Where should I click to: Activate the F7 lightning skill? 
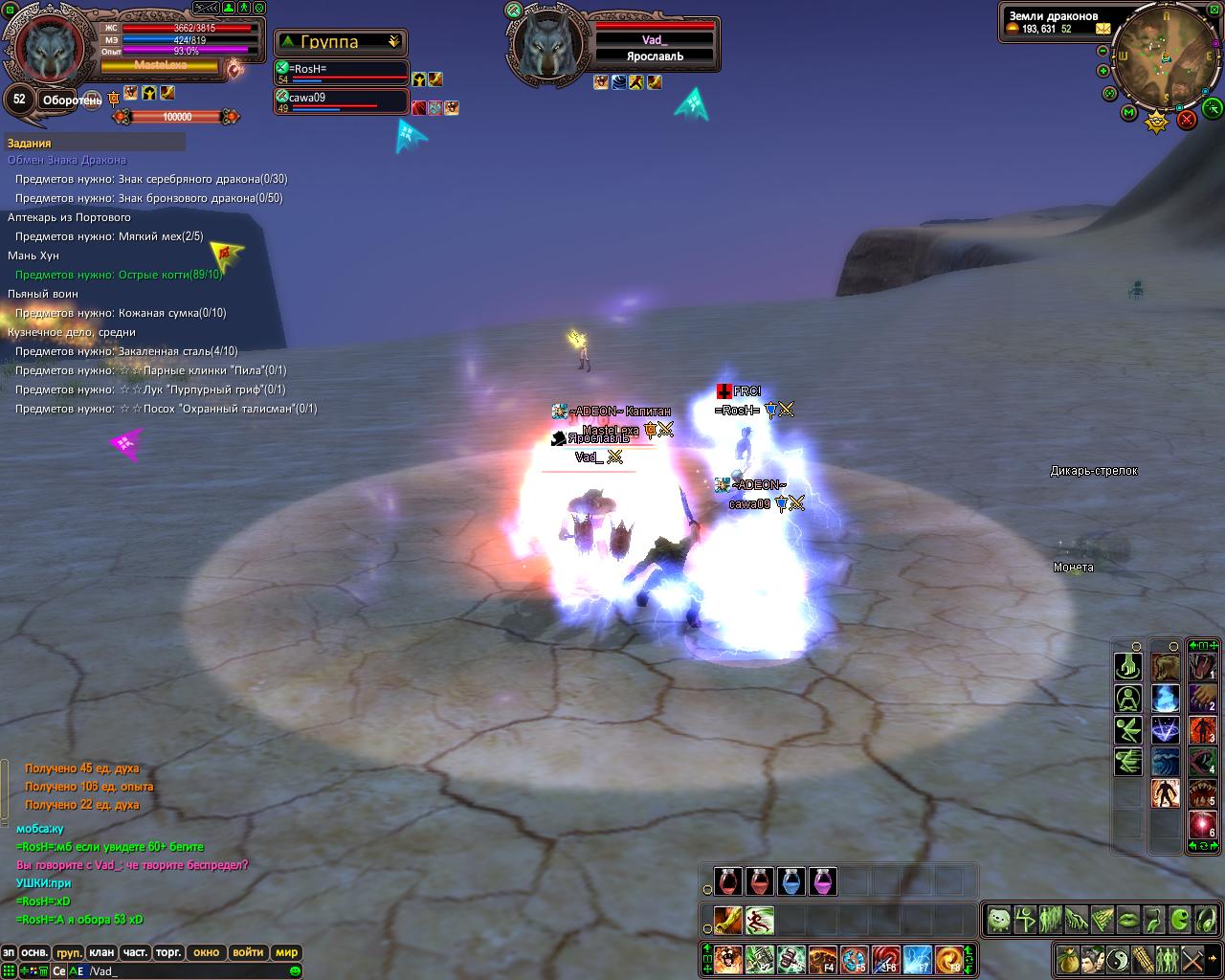(916, 959)
